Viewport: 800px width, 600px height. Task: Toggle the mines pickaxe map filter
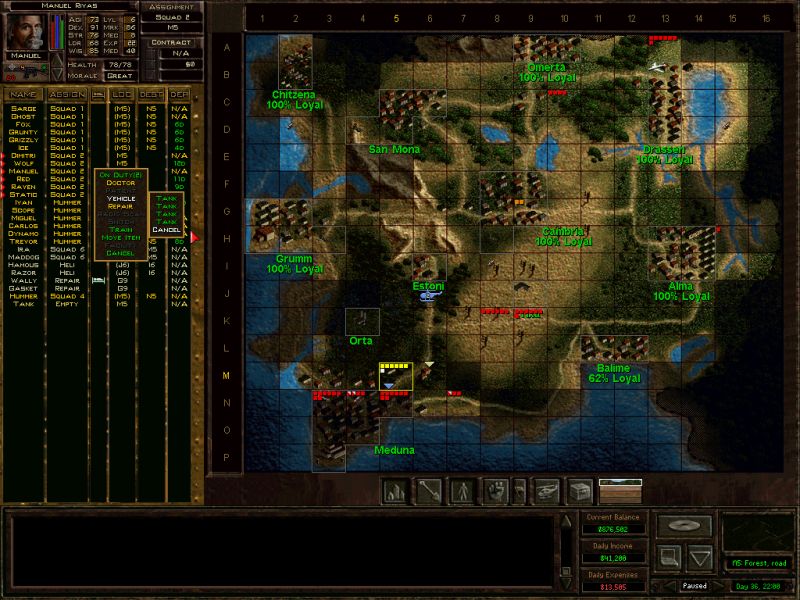click(x=430, y=491)
